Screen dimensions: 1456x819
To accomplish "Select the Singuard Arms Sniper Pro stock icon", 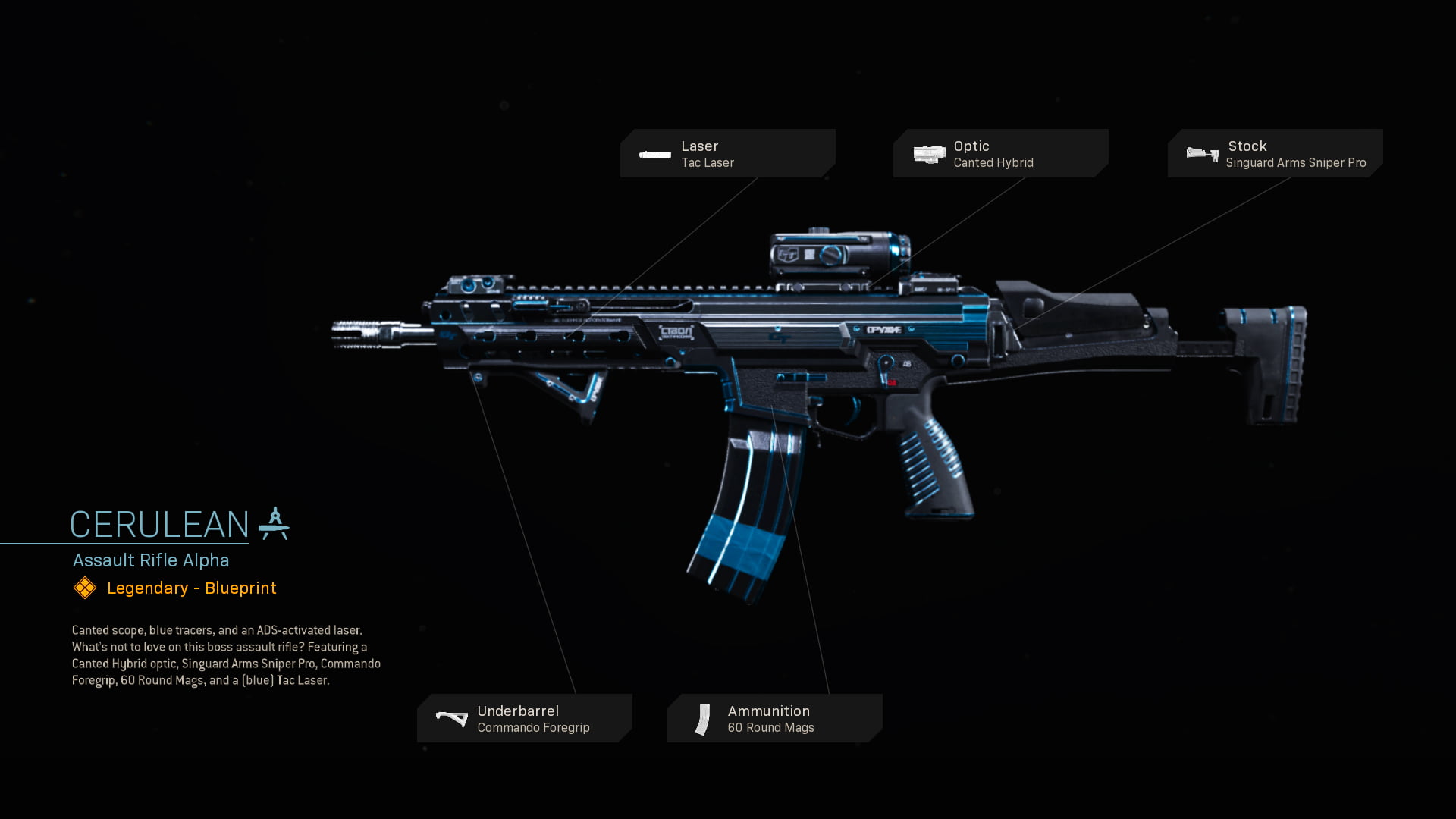I will coord(1201,154).
